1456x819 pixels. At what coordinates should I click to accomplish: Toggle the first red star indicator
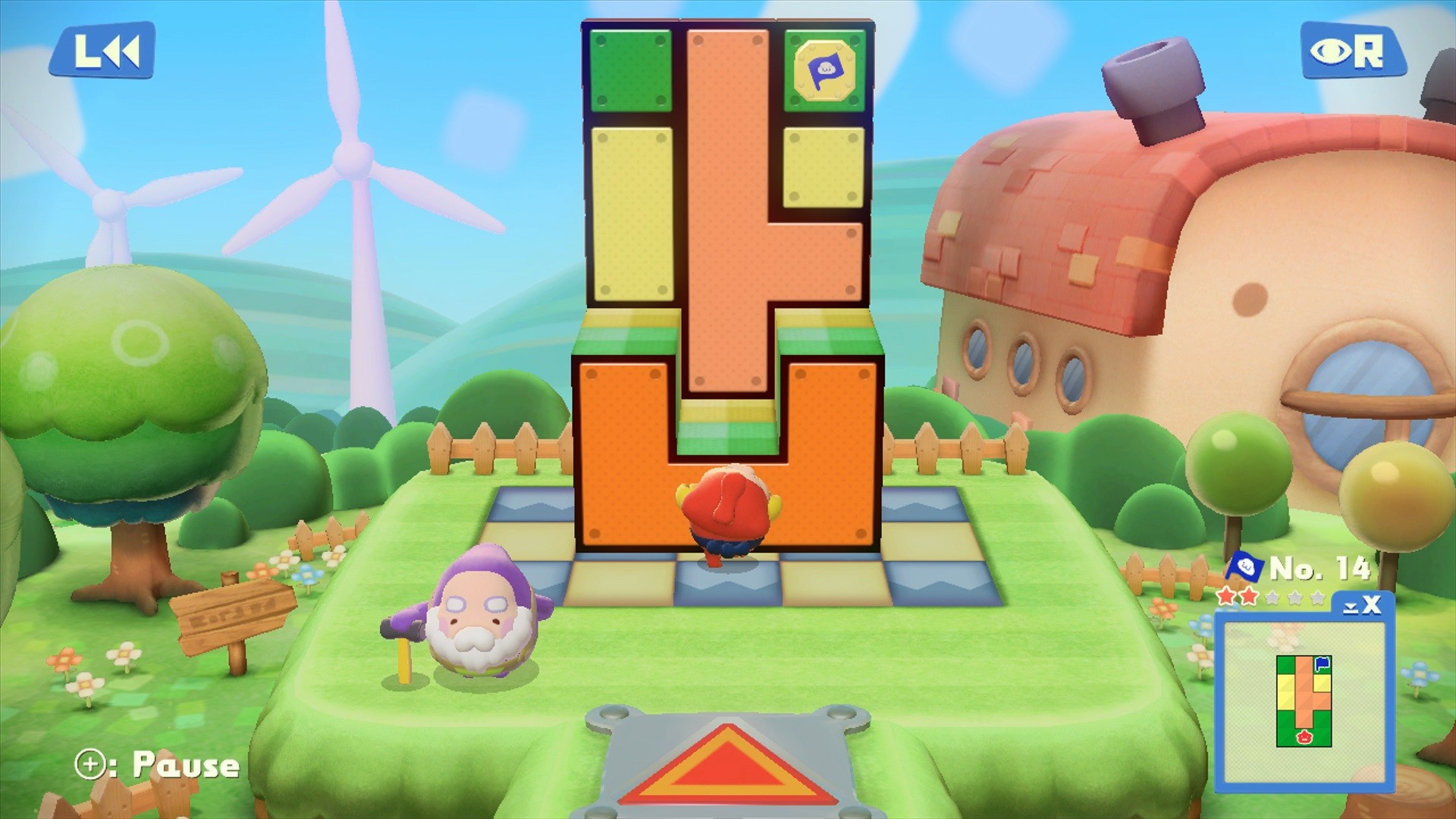pos(1225,597)
